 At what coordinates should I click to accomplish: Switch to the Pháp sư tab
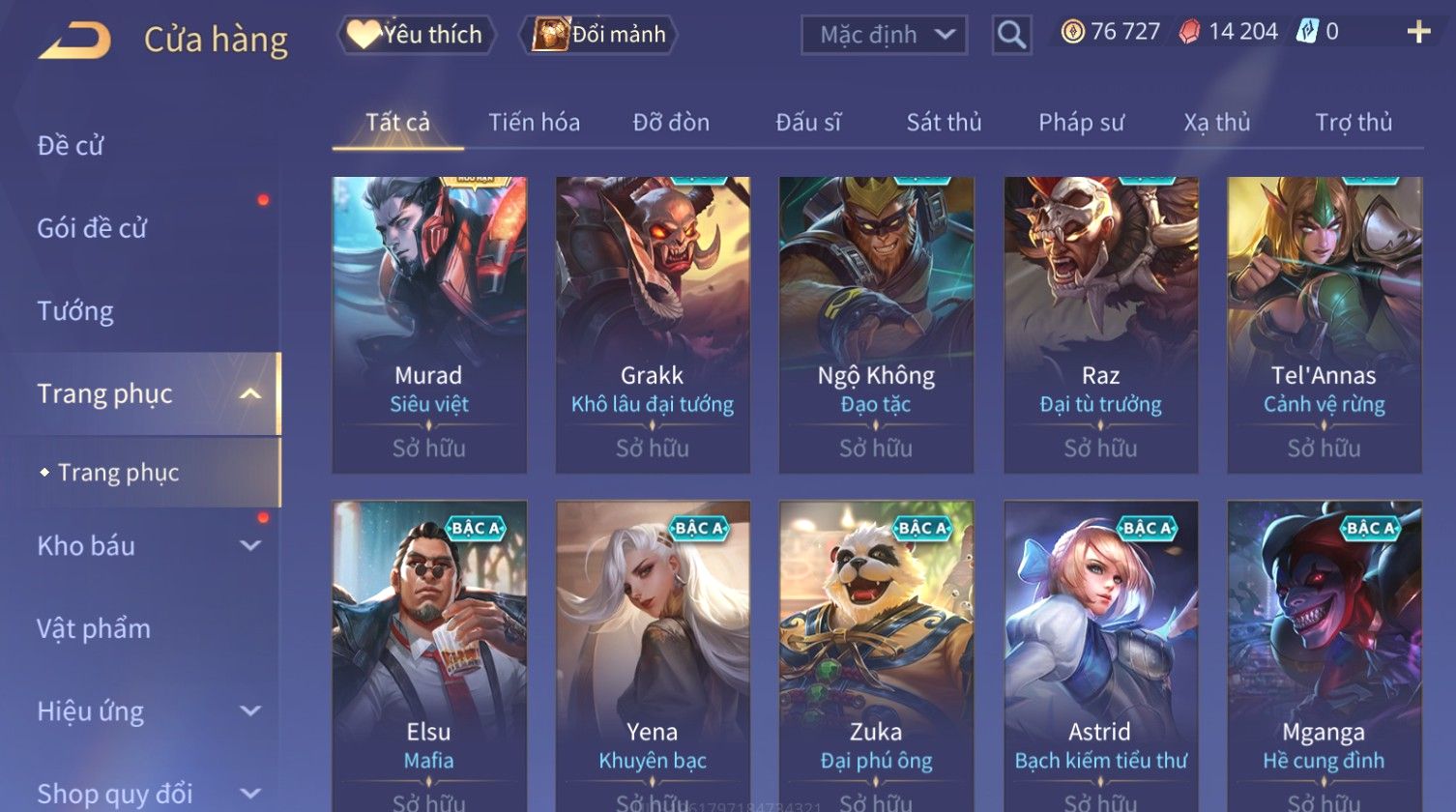[x=1081, y=123]
